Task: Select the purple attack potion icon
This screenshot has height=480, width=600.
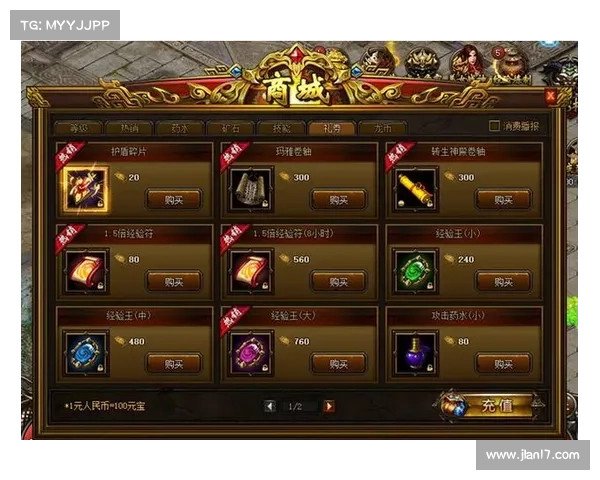Action: 416,353
